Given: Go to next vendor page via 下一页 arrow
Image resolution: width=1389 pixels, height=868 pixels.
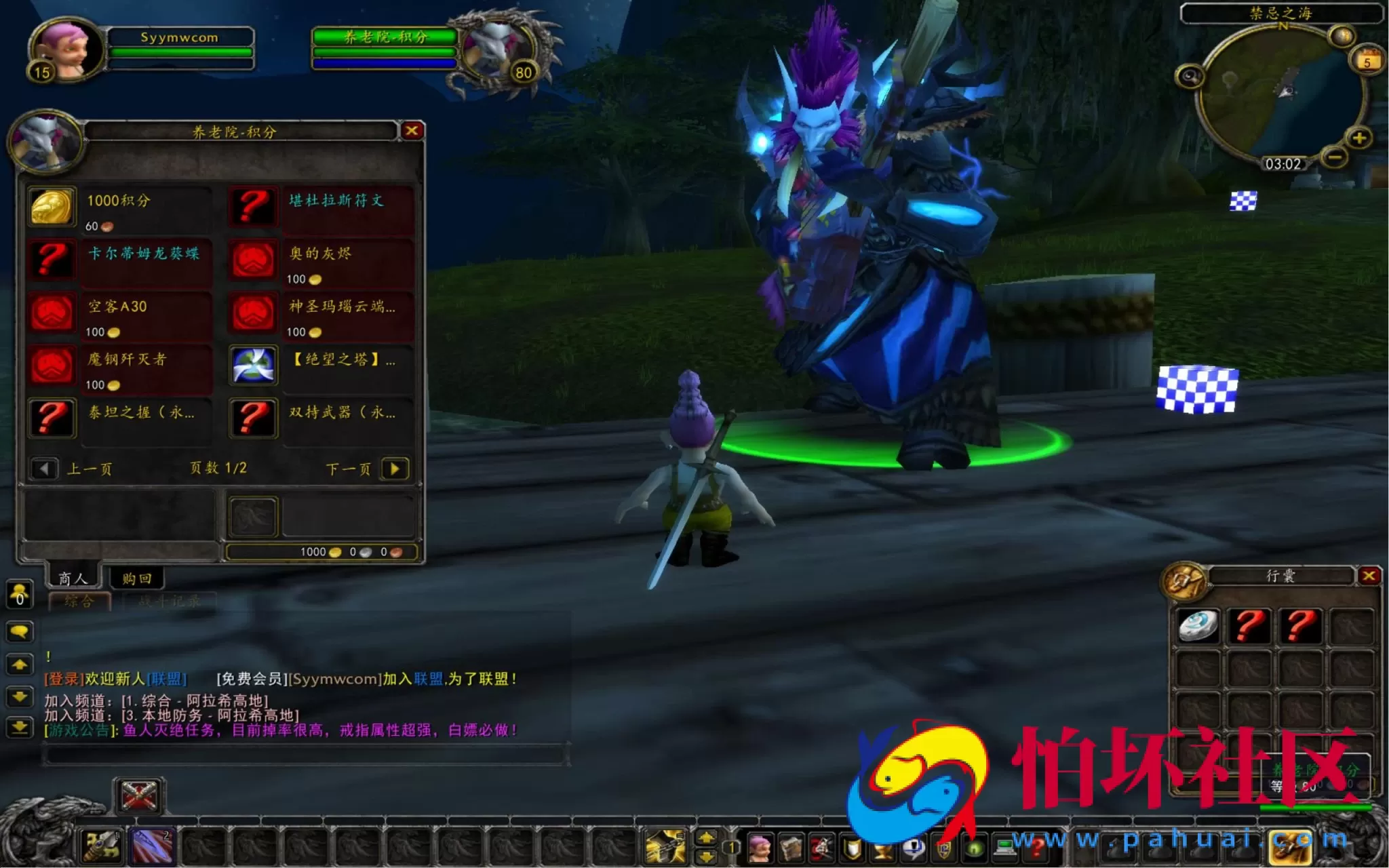Looking at the screenshot, I should 395,469.
